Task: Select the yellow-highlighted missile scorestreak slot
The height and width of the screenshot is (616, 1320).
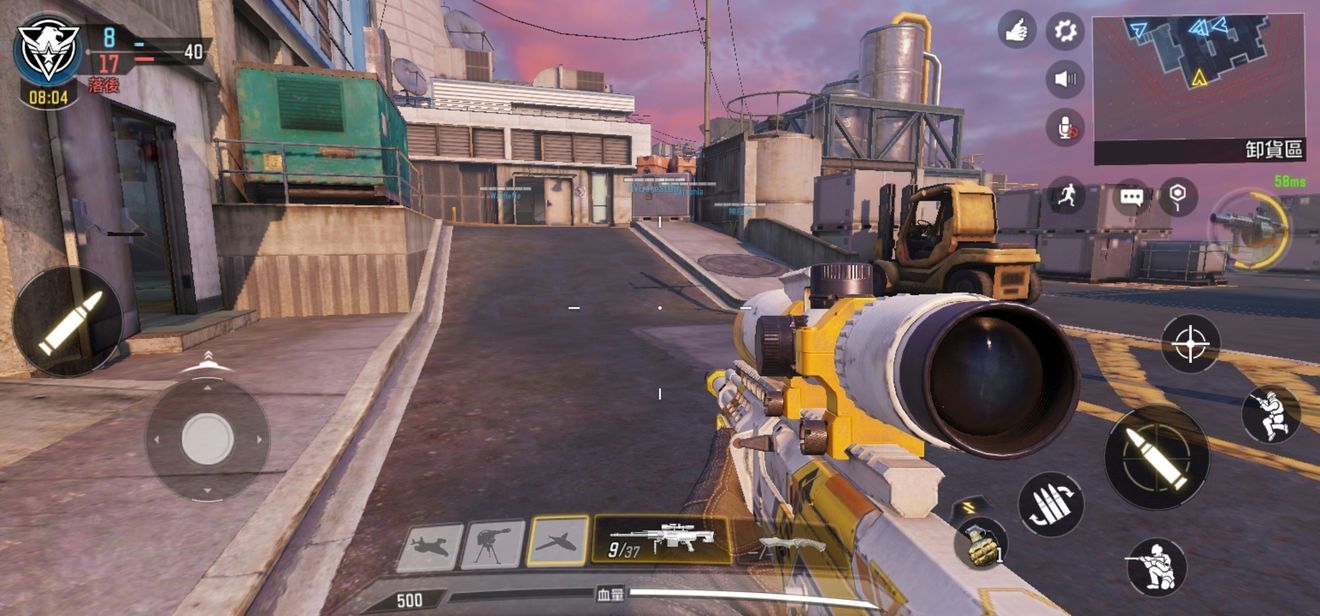Action: click(x=558, y=541)
